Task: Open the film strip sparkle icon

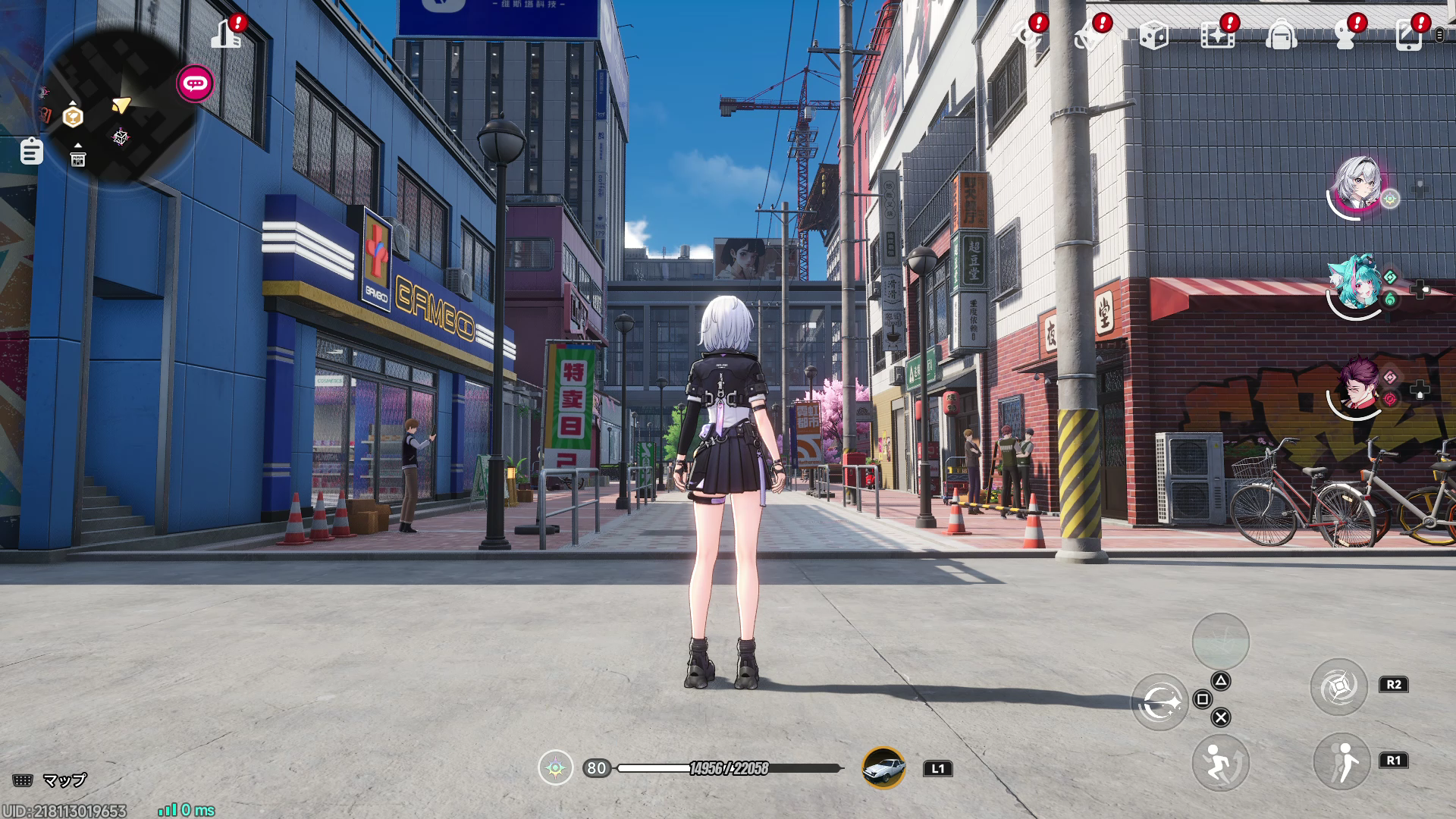Action: [x=1217, y=35]
